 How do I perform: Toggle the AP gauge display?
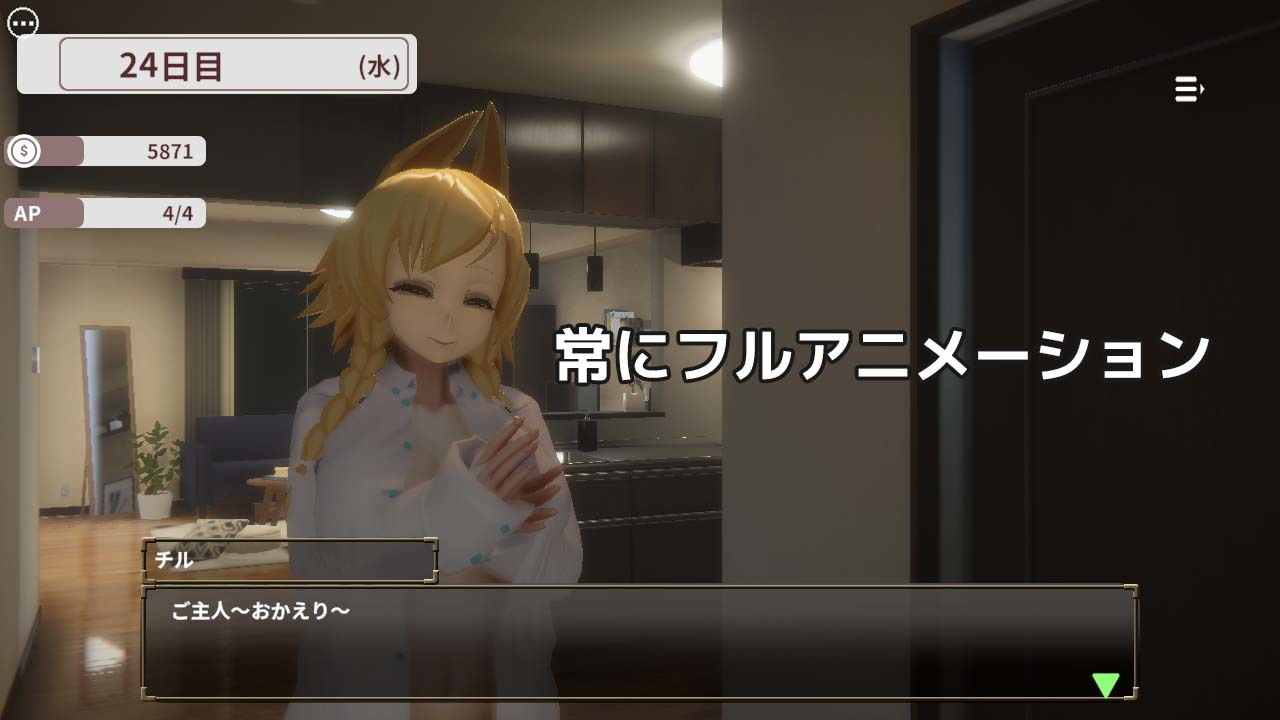[x=105, y=212]
